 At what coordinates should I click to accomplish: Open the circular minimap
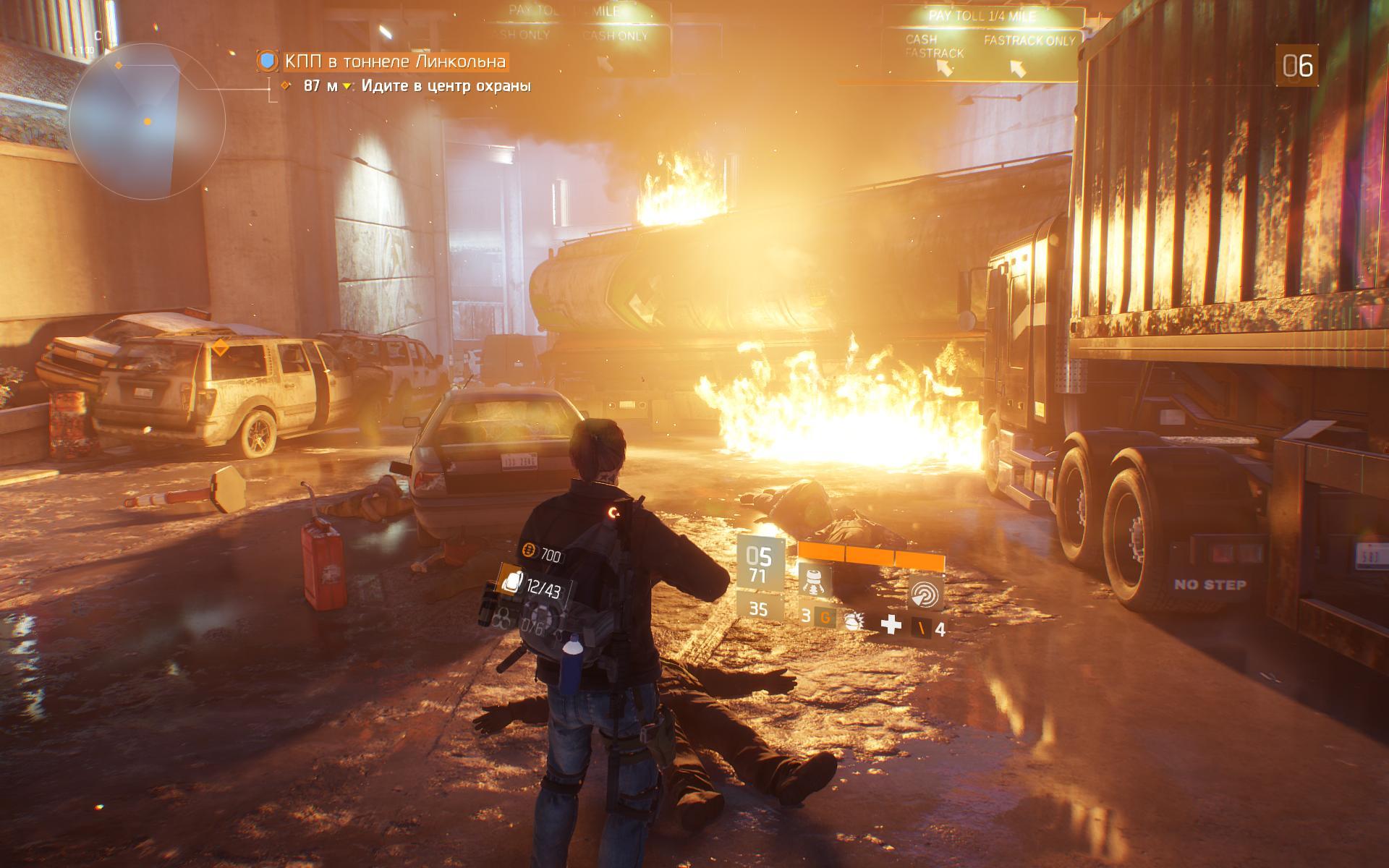(148, 121)
